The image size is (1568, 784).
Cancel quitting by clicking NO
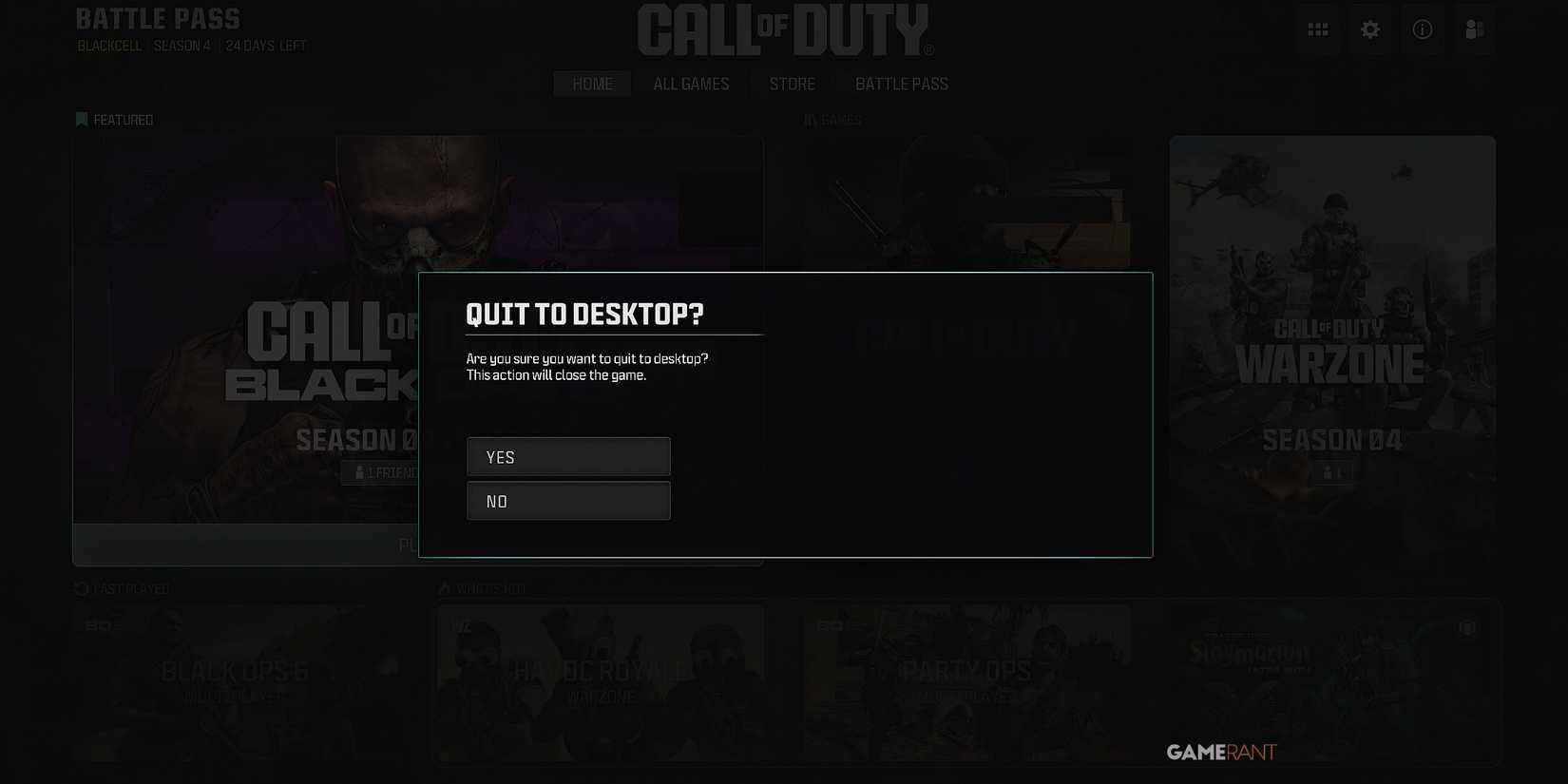[x=567, y=500]
